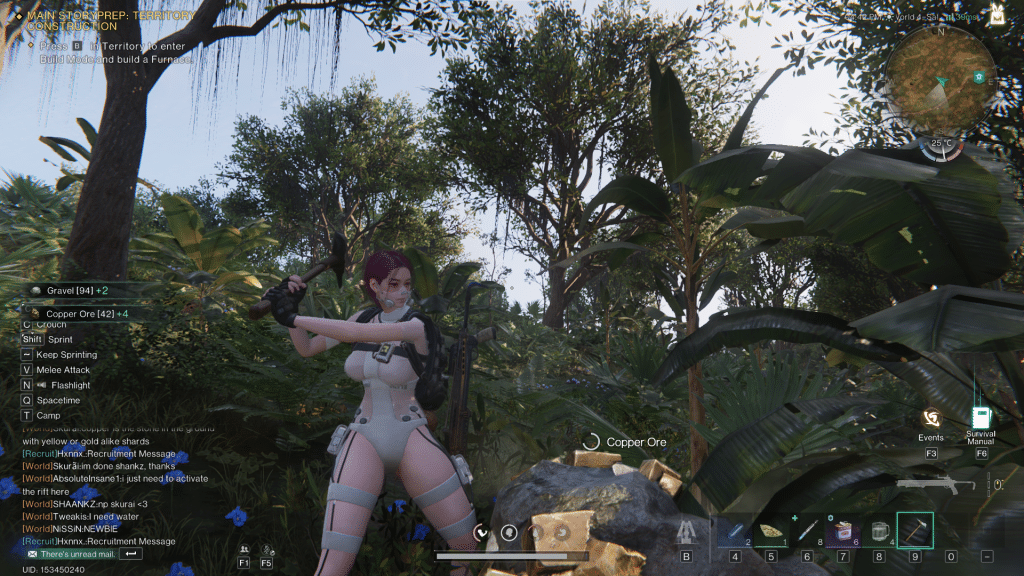
Task: Open the Main Story quest tracker
Action: (110, 21)
